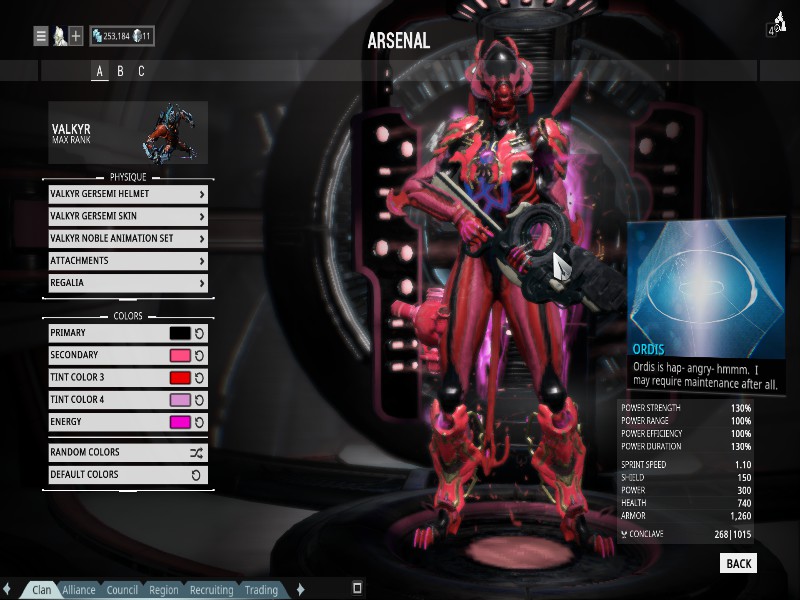
Task: Go Back from the Arsenal appearance screen
Action: 738,563
